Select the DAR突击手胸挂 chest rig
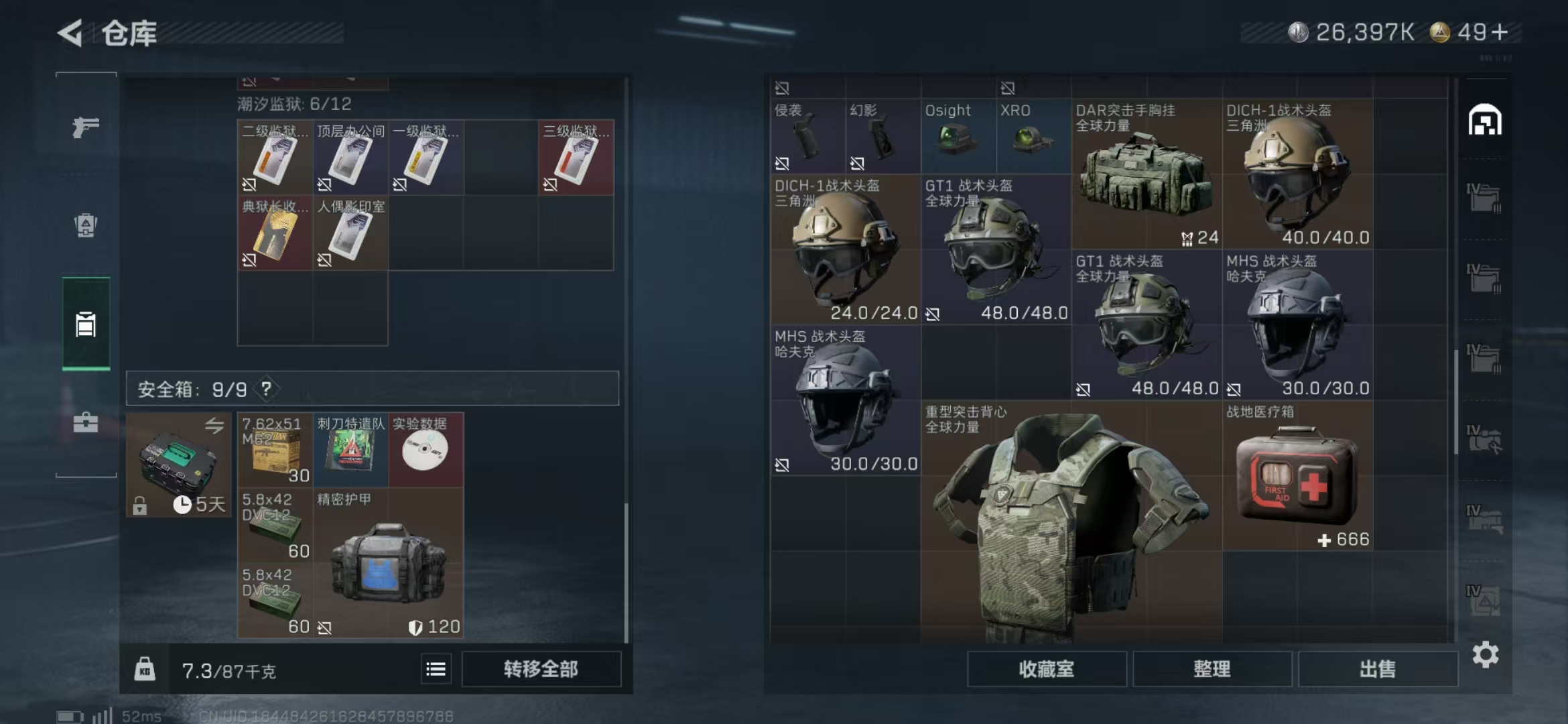This screenshot has width=1568, height=724. point(1146,174)
